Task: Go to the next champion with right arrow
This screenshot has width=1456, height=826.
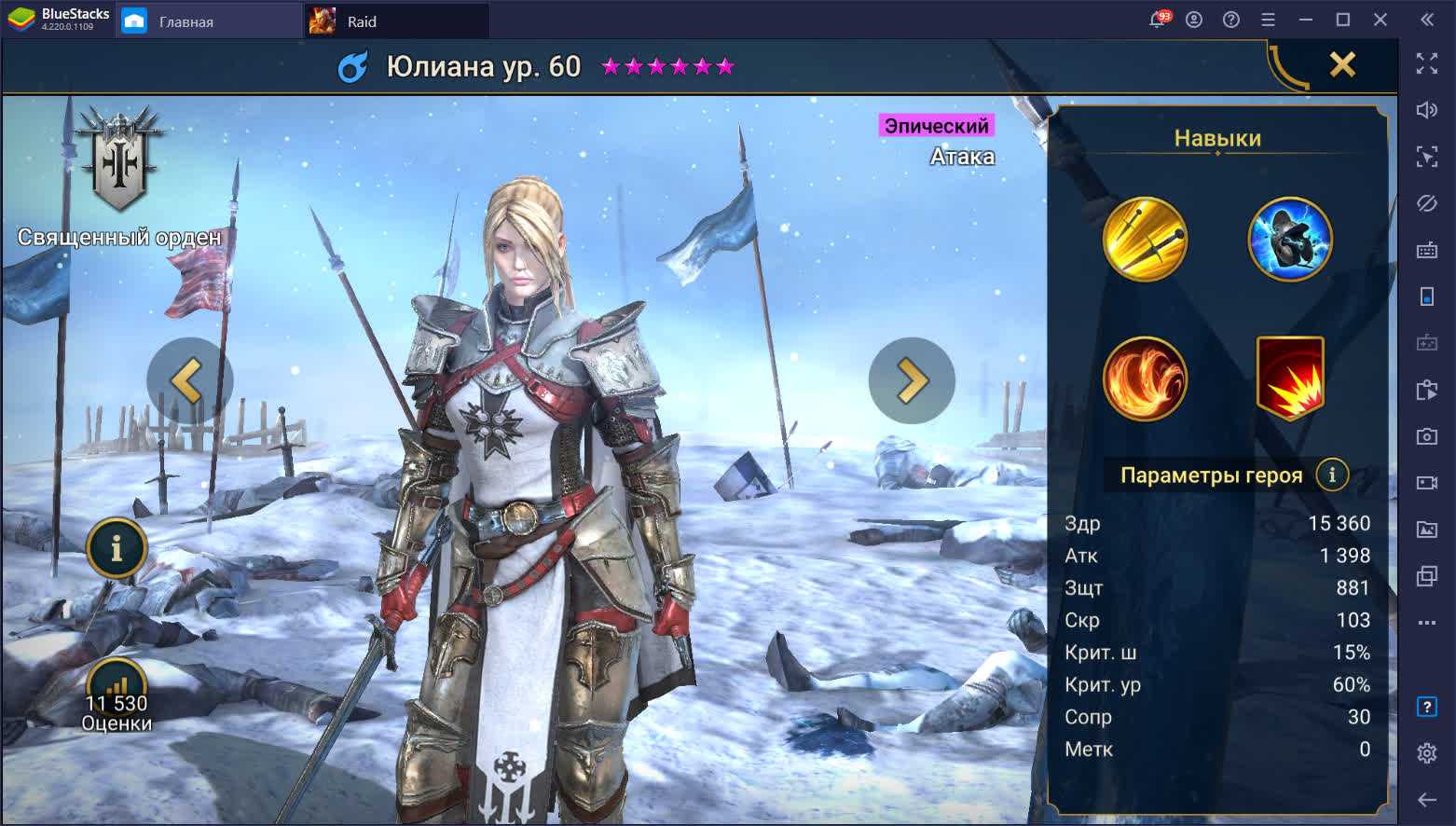Action: click(x=911, y=380)
